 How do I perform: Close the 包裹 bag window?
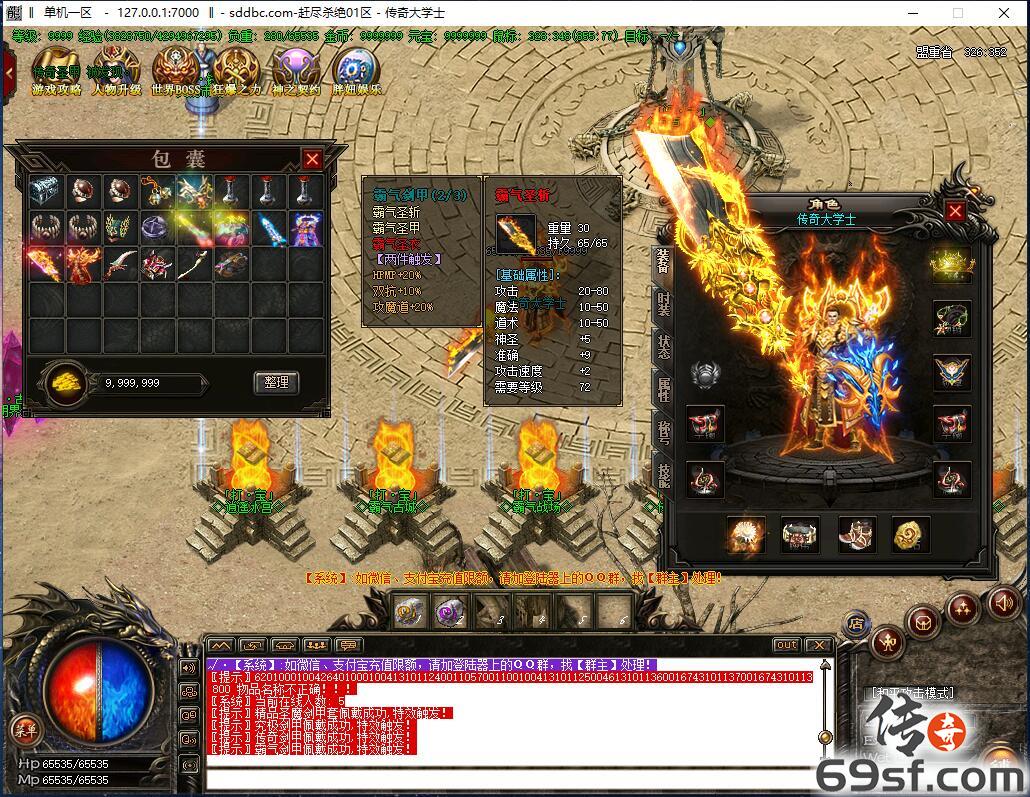point(313,159)
